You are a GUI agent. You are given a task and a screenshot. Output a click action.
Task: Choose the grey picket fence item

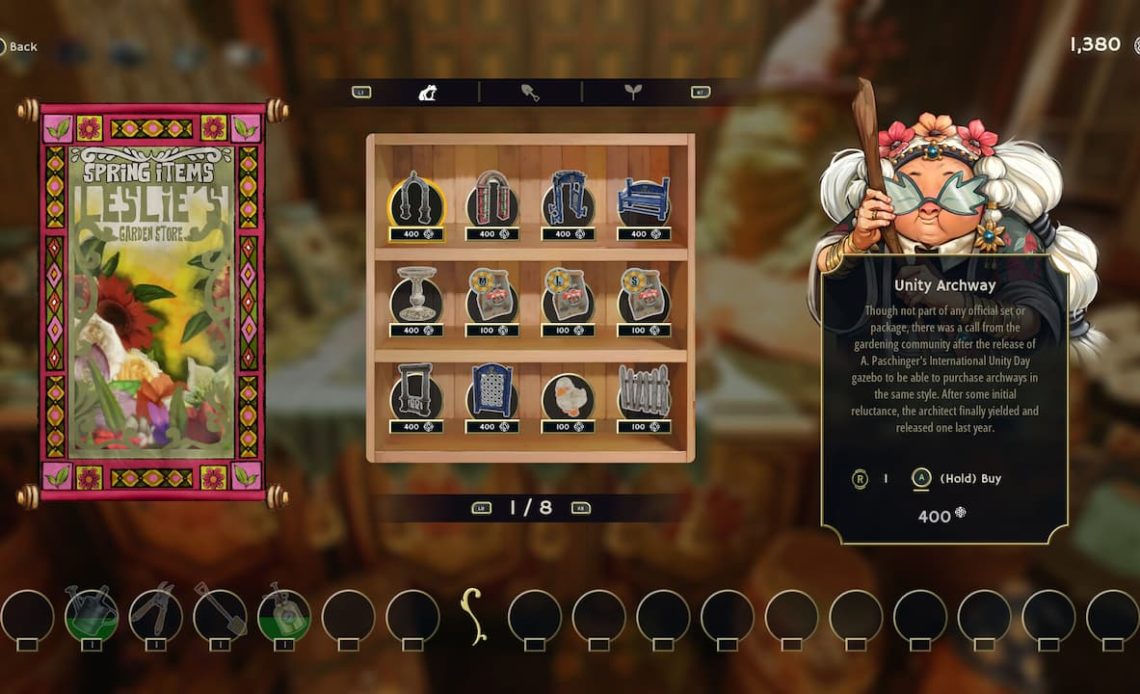(x=643, y=393)
